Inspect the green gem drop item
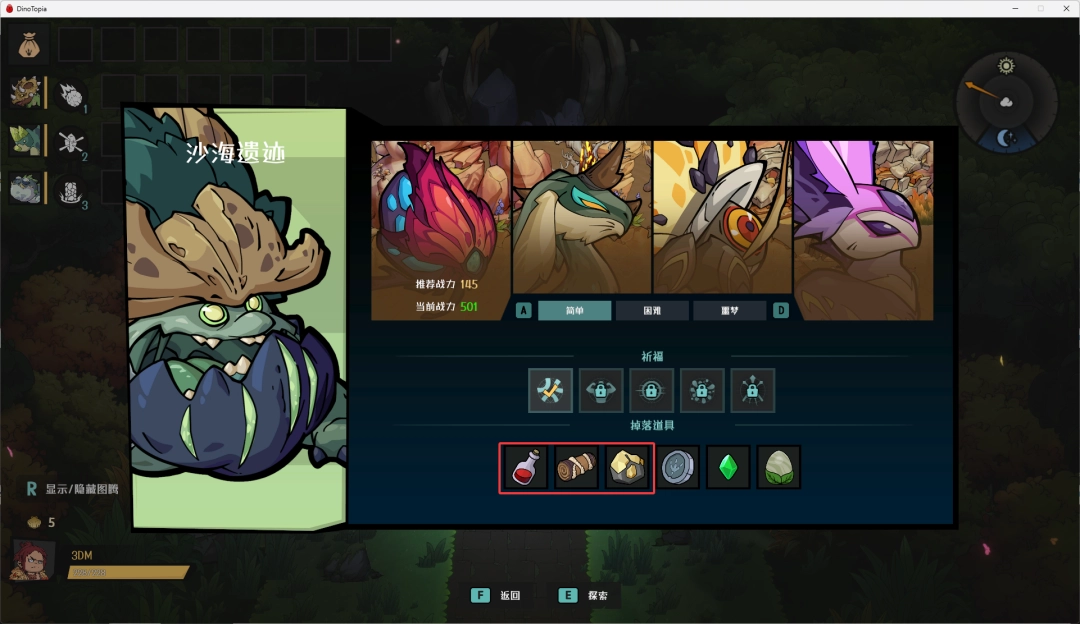Viewport: 1080px width, 624px height. pos(728,467)
